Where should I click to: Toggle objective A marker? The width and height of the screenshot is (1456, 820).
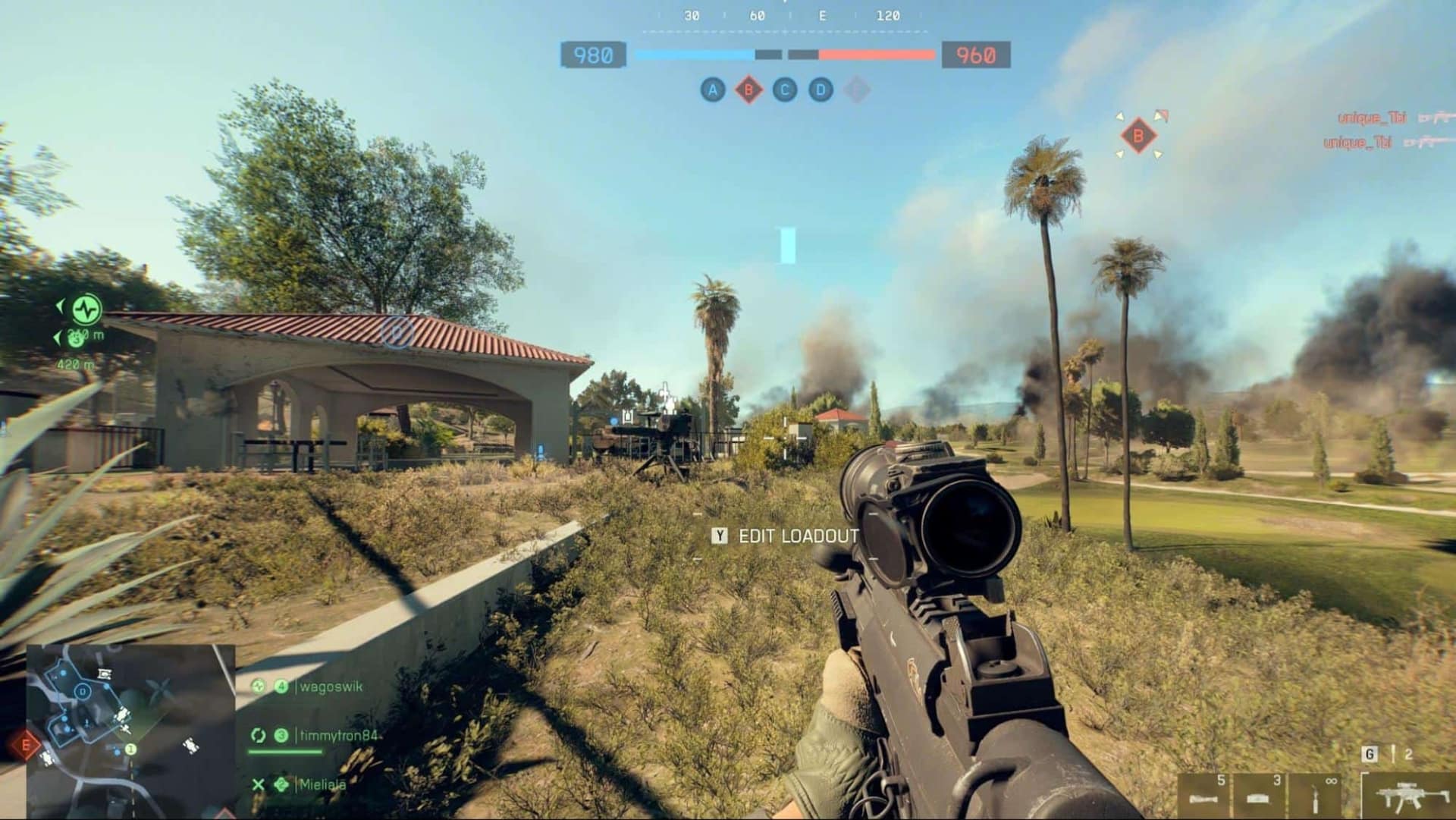pyautogui.click(x=713, y=90)
